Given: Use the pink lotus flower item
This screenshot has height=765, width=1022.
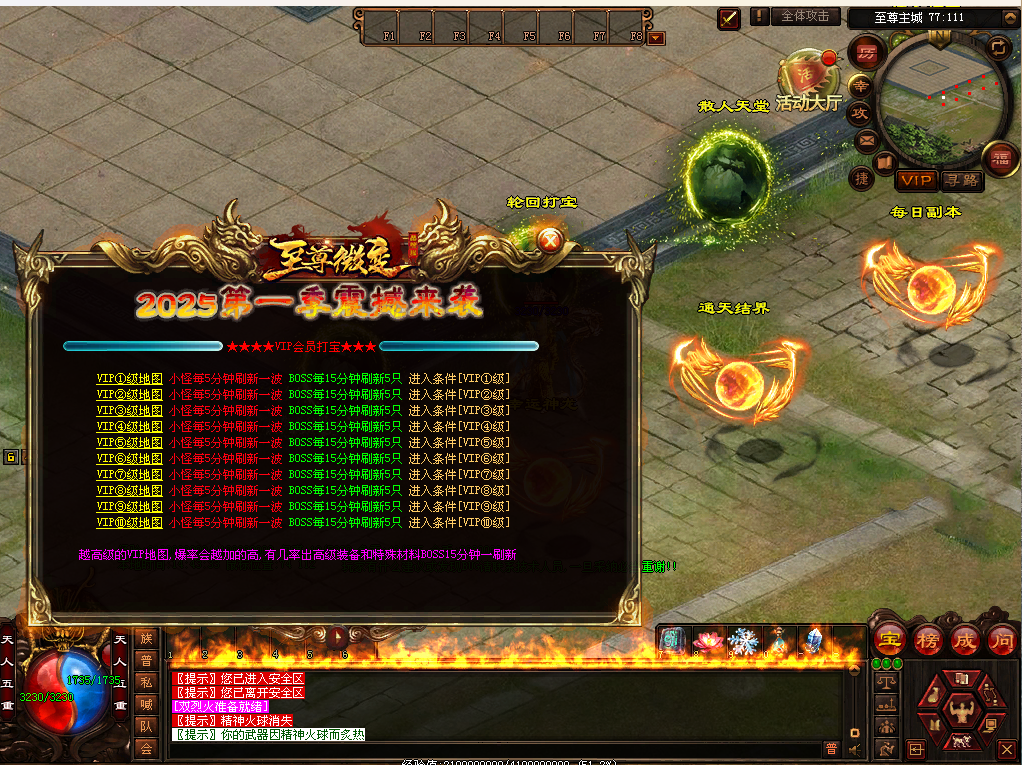Looking at the screenshot, I should pyautogui.click(x=708, y=640).
